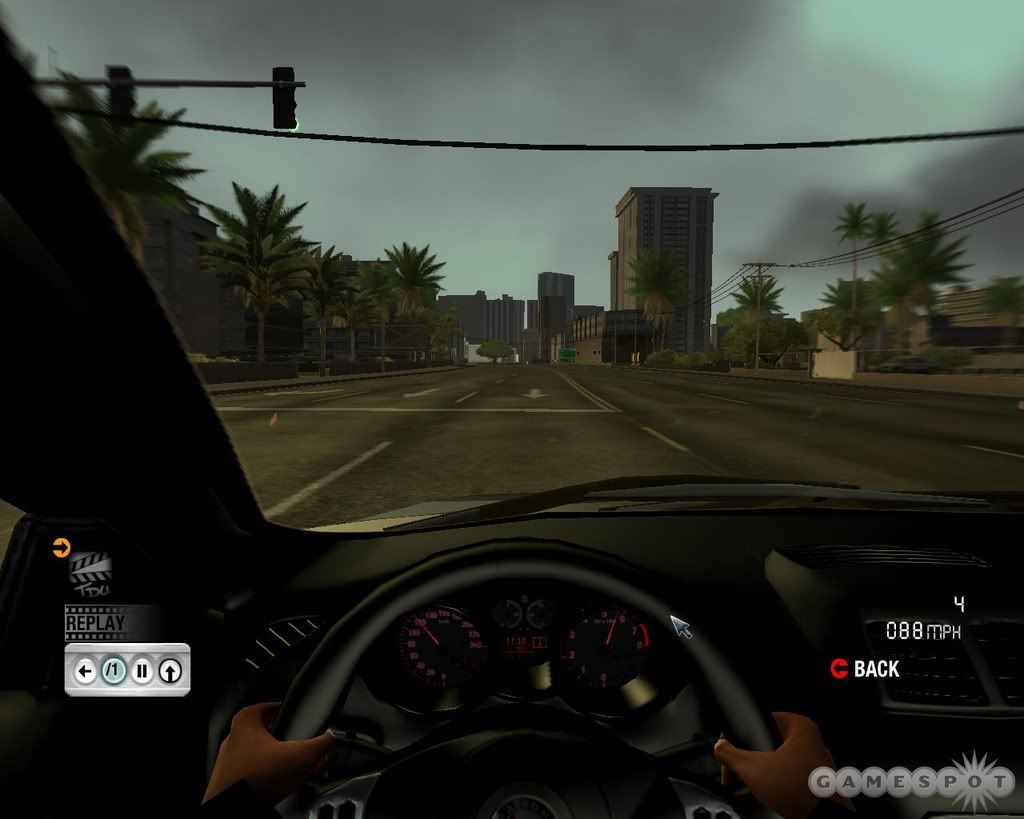Select the /1 speed replay button

pos(114,671)
